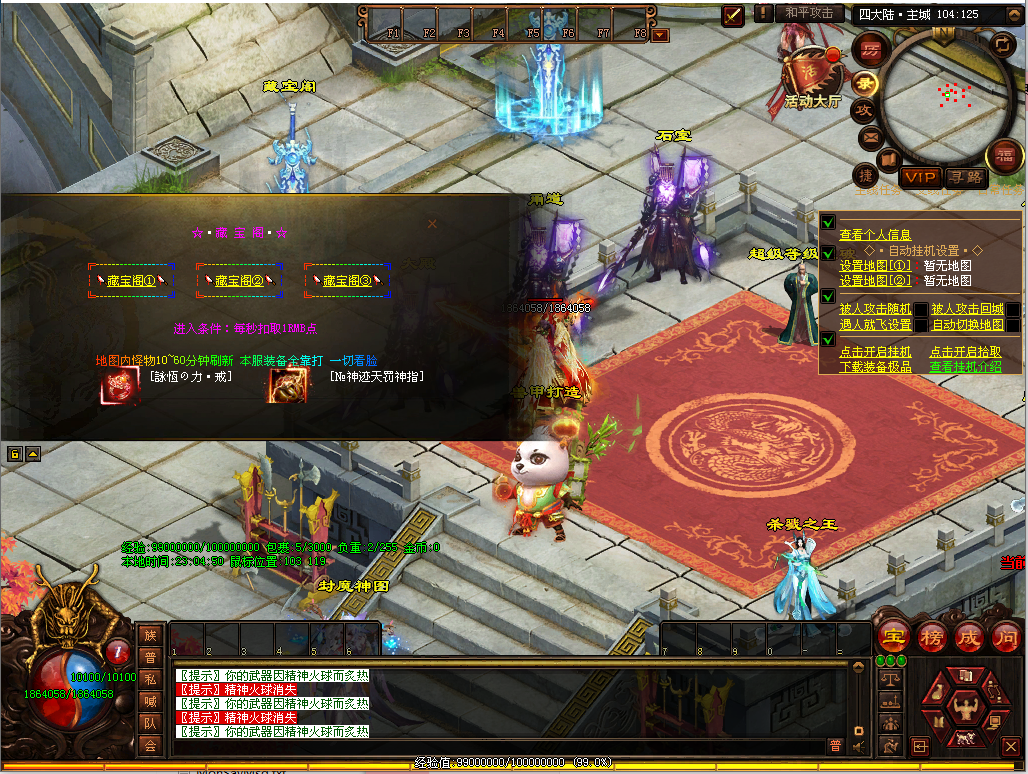Start auto-hang via 点击开启挂机
1028x774 pixels.
click(x=875, y=352)
